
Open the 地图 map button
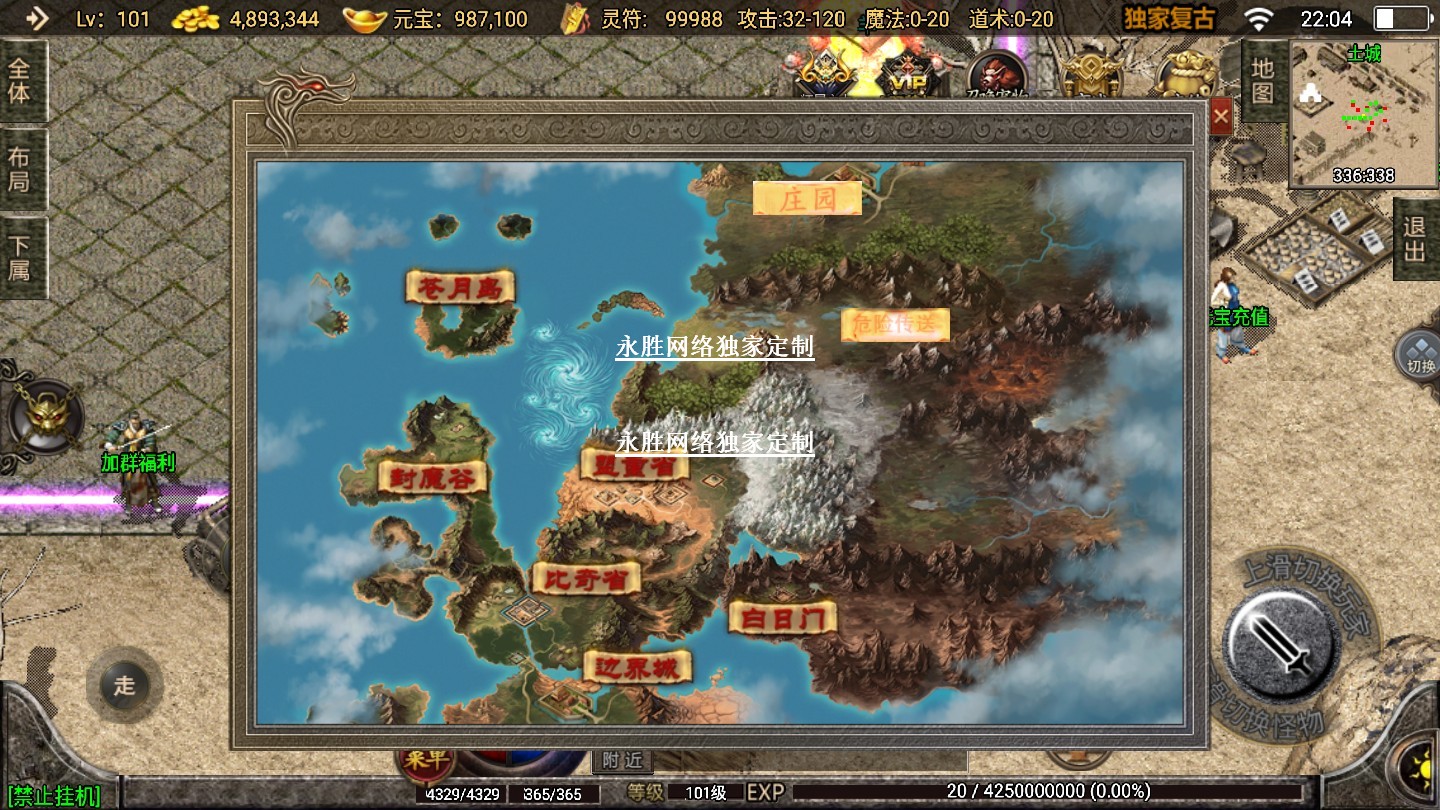pos(1263,81)
